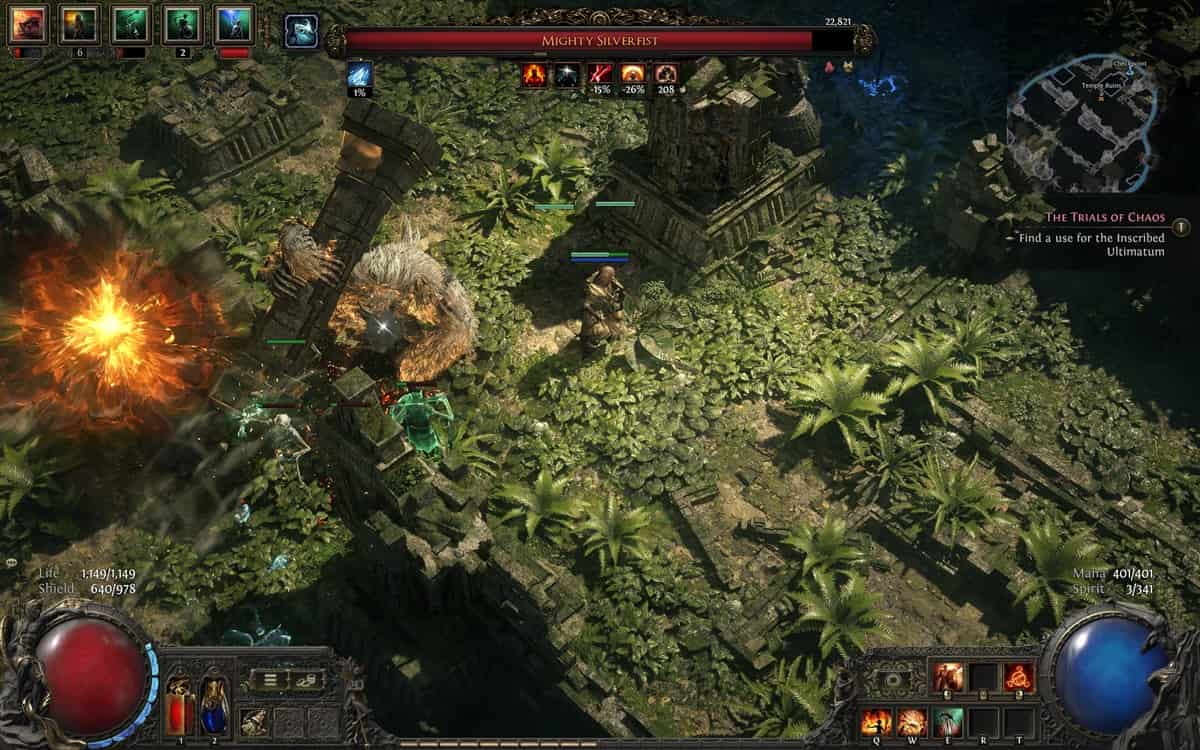Screen dimensions: 1200x750
Task: Select the fiery warrior skill in upper row
Action: pos(948,677)
